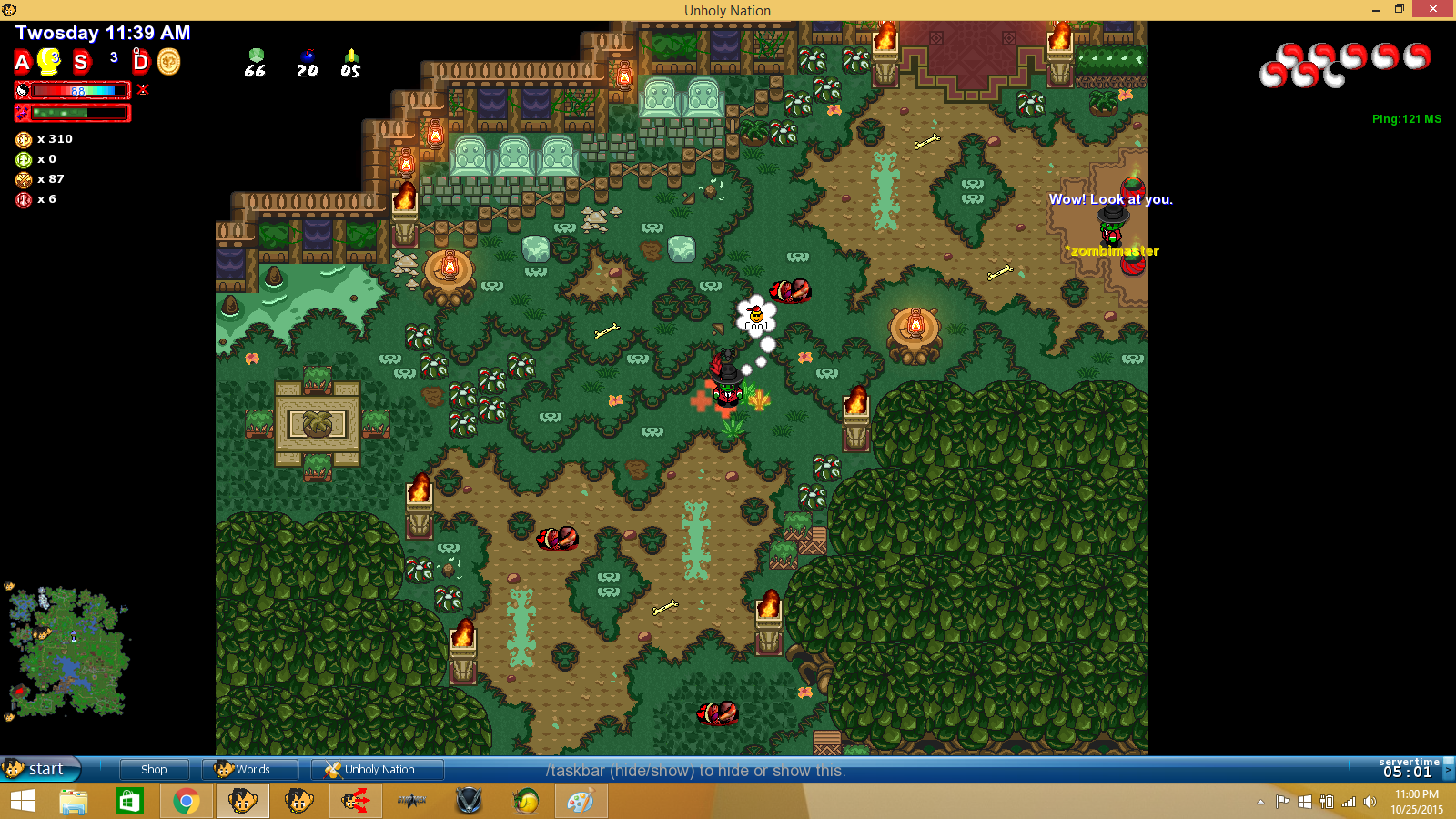Select the D weapon slot
1456x819 pixels.
tap(140, 62)
